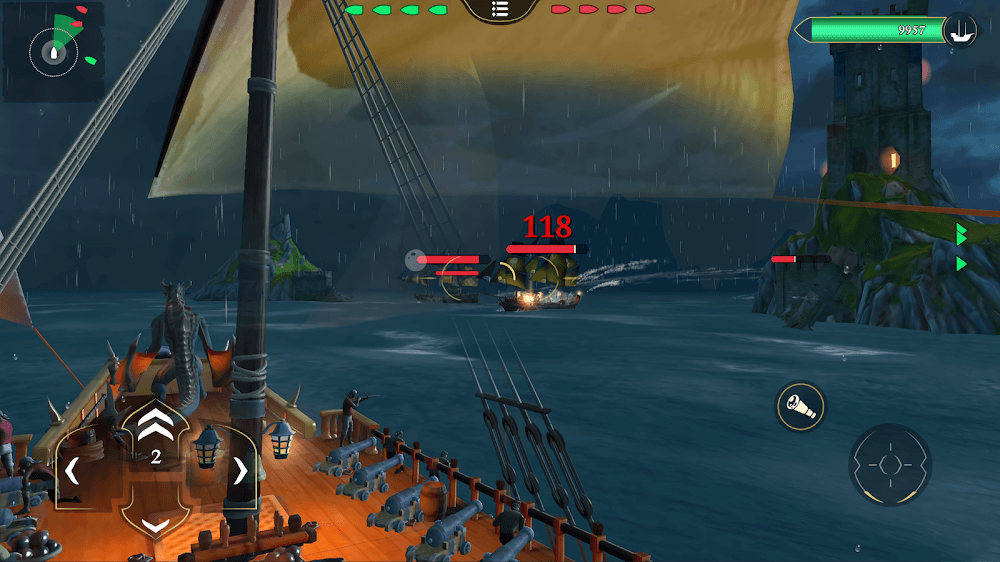1000x562 pixels.
Task: Fire cannons with the crosshair button
Action: [x=889, y=465]
